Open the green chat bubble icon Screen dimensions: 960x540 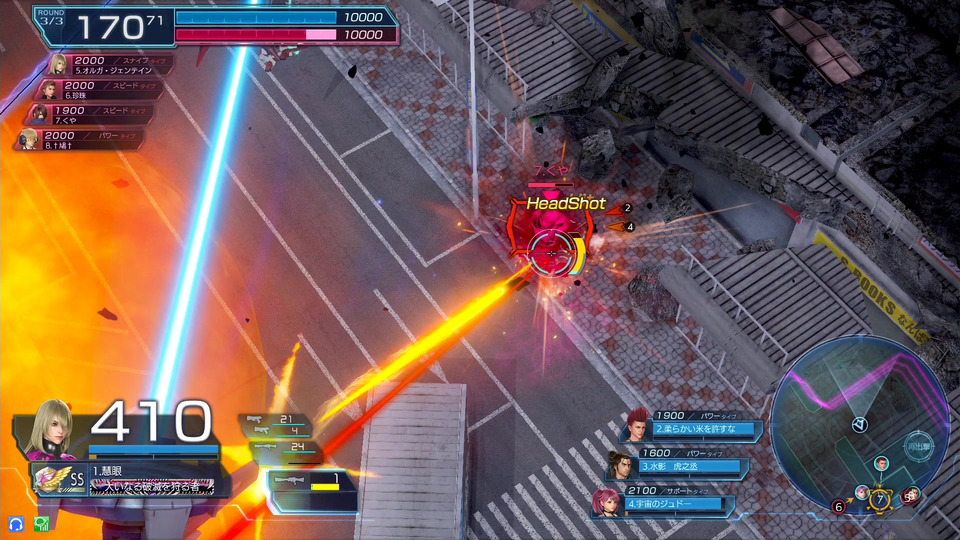click(41, 523)
